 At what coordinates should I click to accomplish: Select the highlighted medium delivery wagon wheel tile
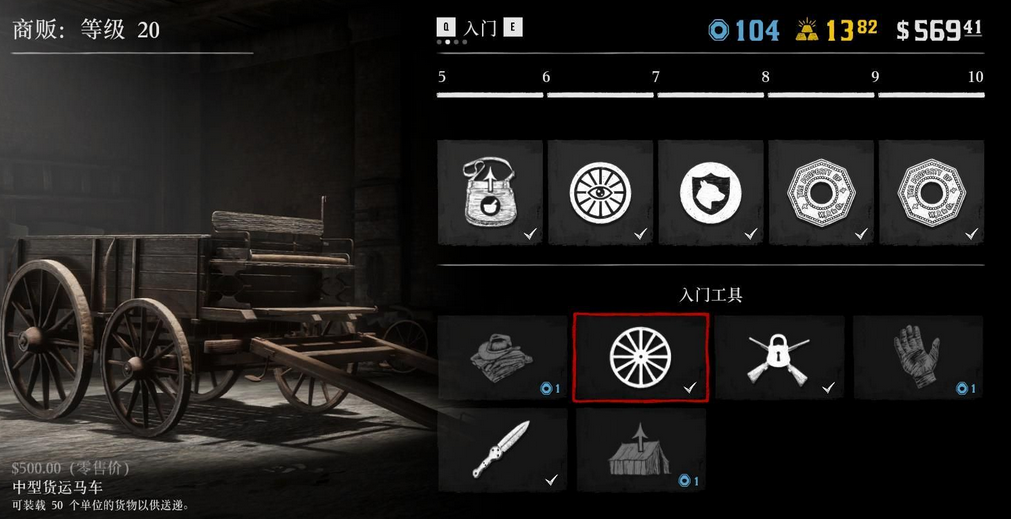[x=641, y=357]
